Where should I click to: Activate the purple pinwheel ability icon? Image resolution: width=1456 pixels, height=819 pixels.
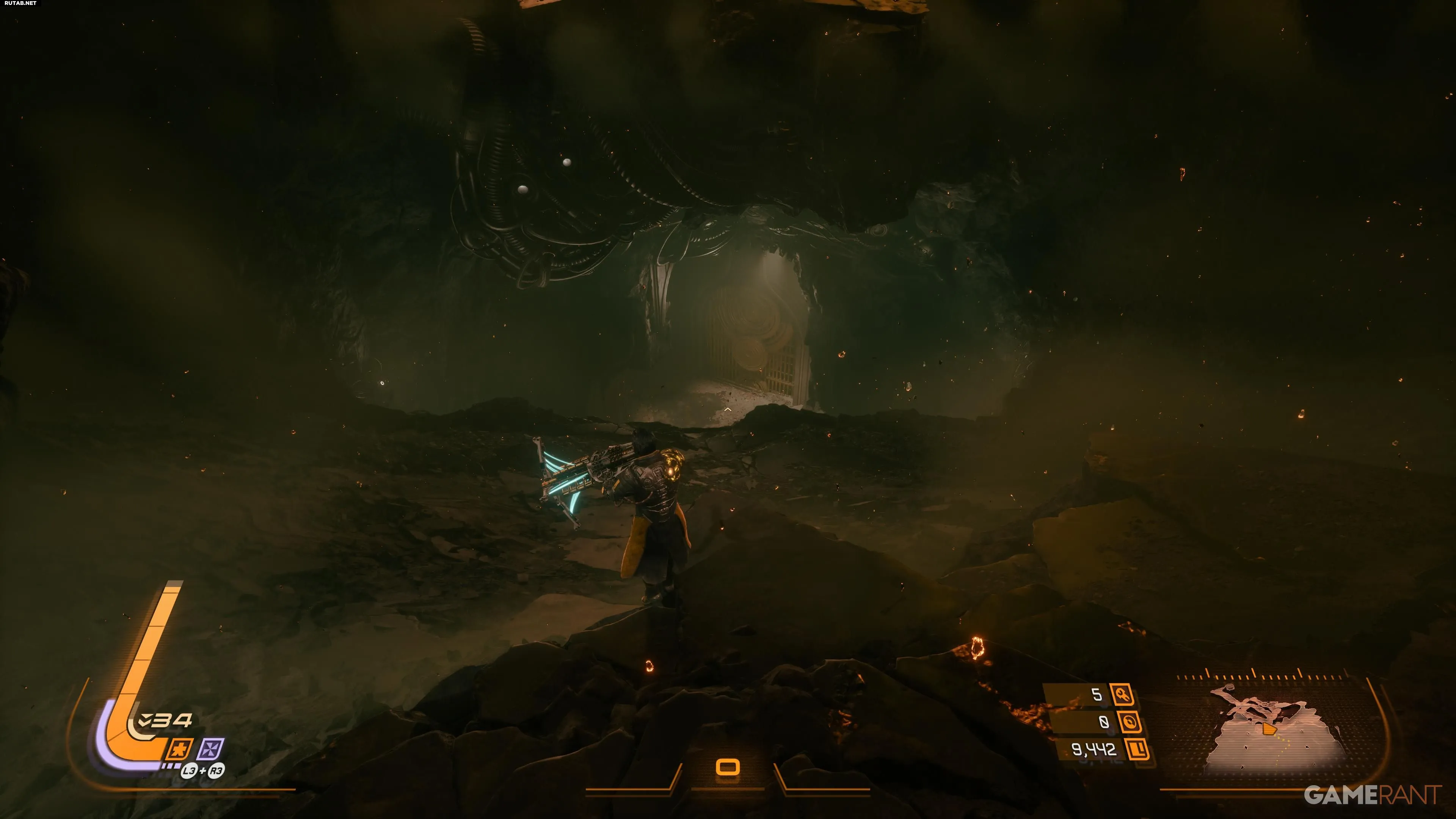[x=211, y=750]
